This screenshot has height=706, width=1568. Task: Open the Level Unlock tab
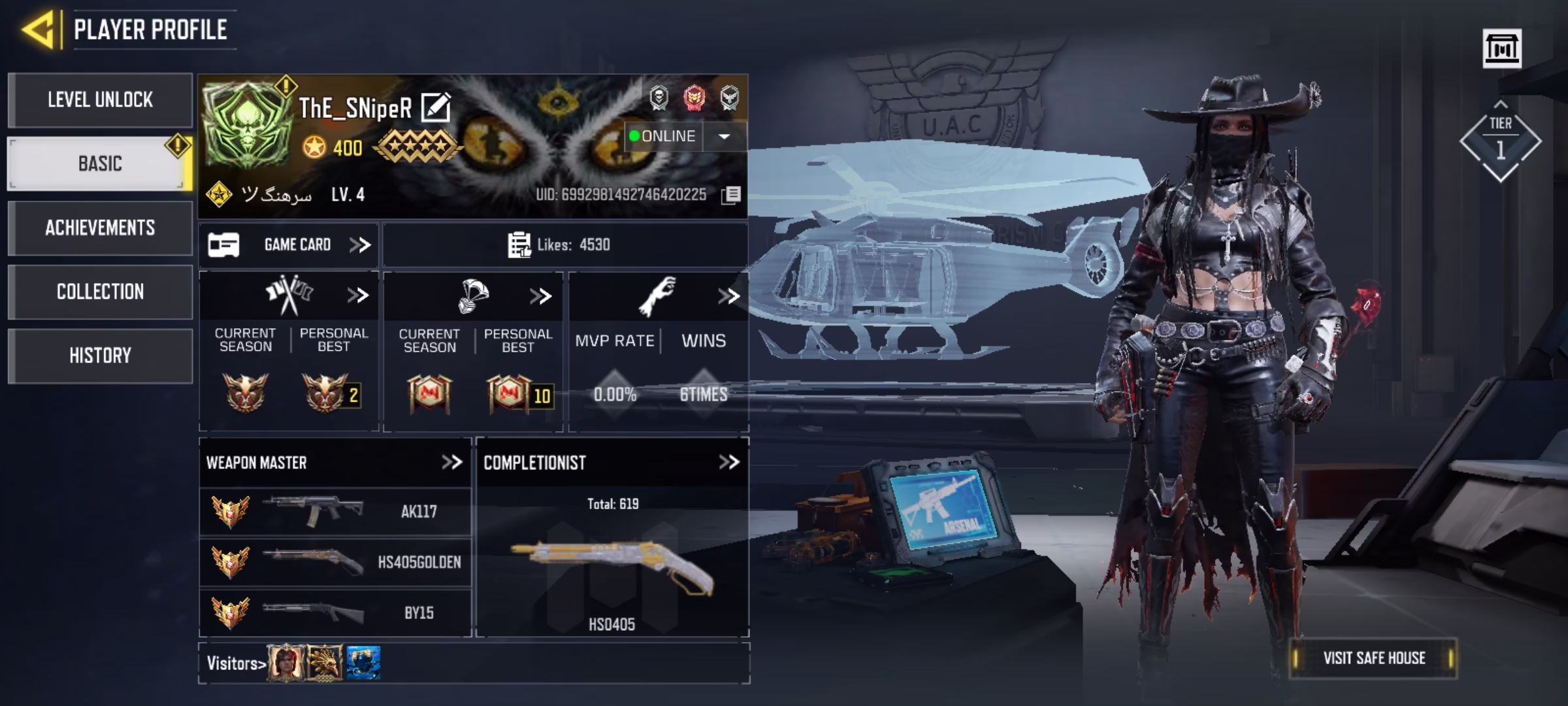100,100
